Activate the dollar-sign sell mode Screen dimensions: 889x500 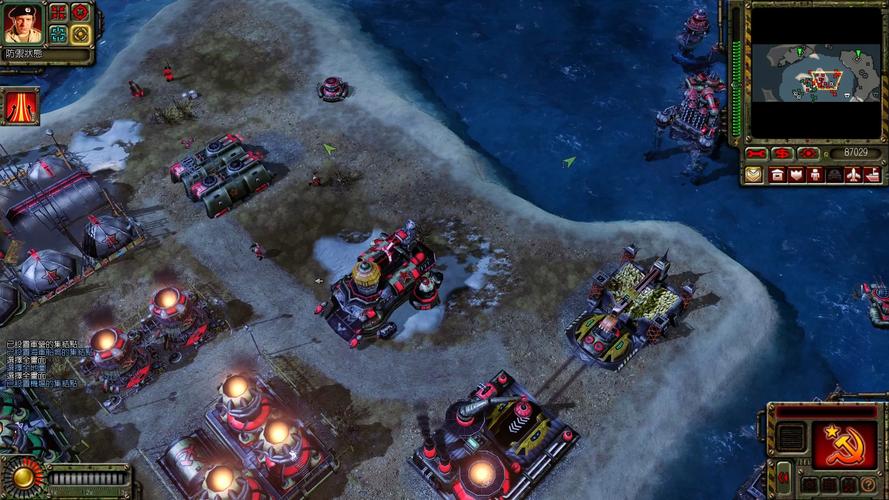point(783,154)
